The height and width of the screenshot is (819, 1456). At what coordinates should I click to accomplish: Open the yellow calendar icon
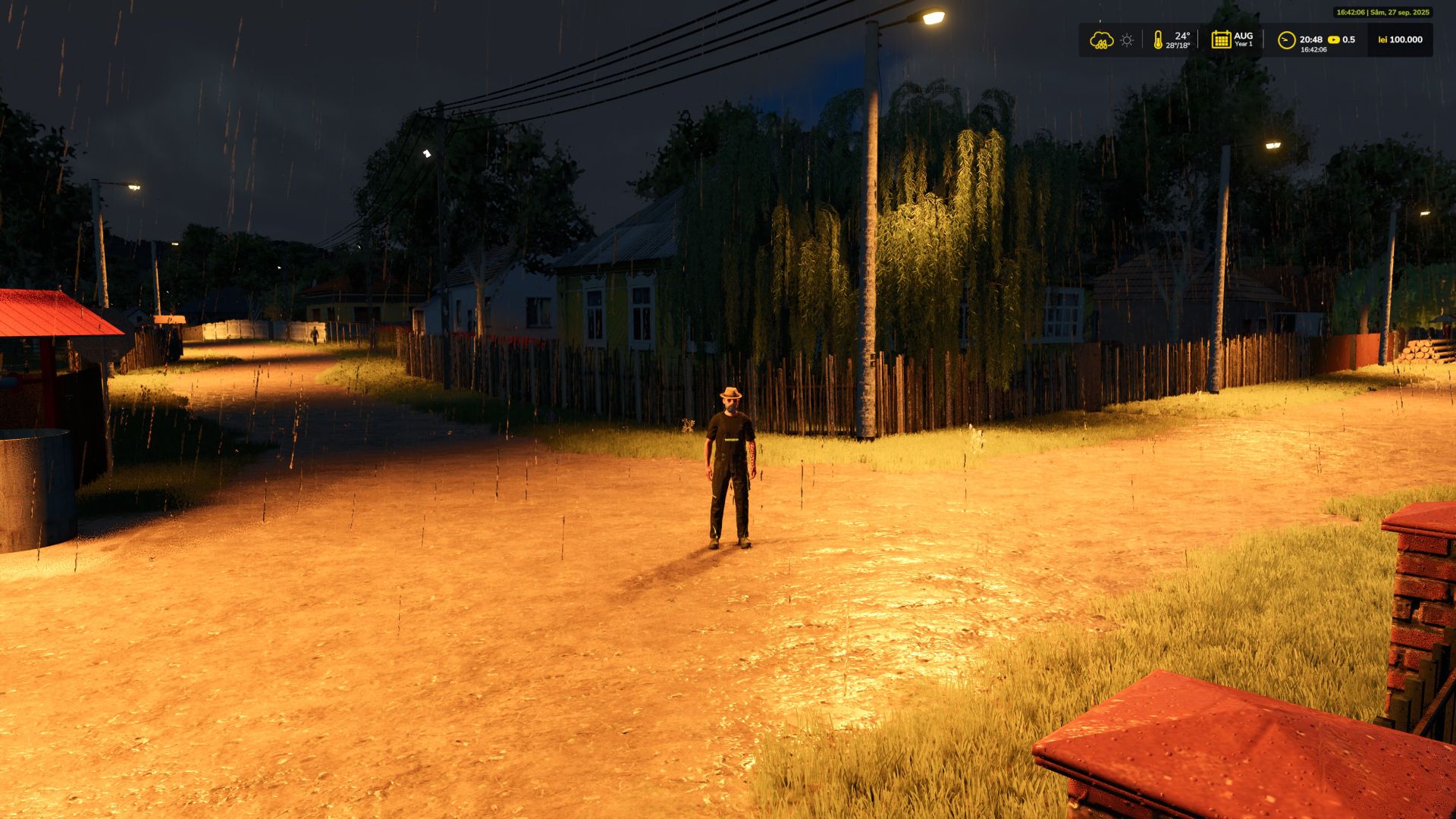coord(1221,40)
